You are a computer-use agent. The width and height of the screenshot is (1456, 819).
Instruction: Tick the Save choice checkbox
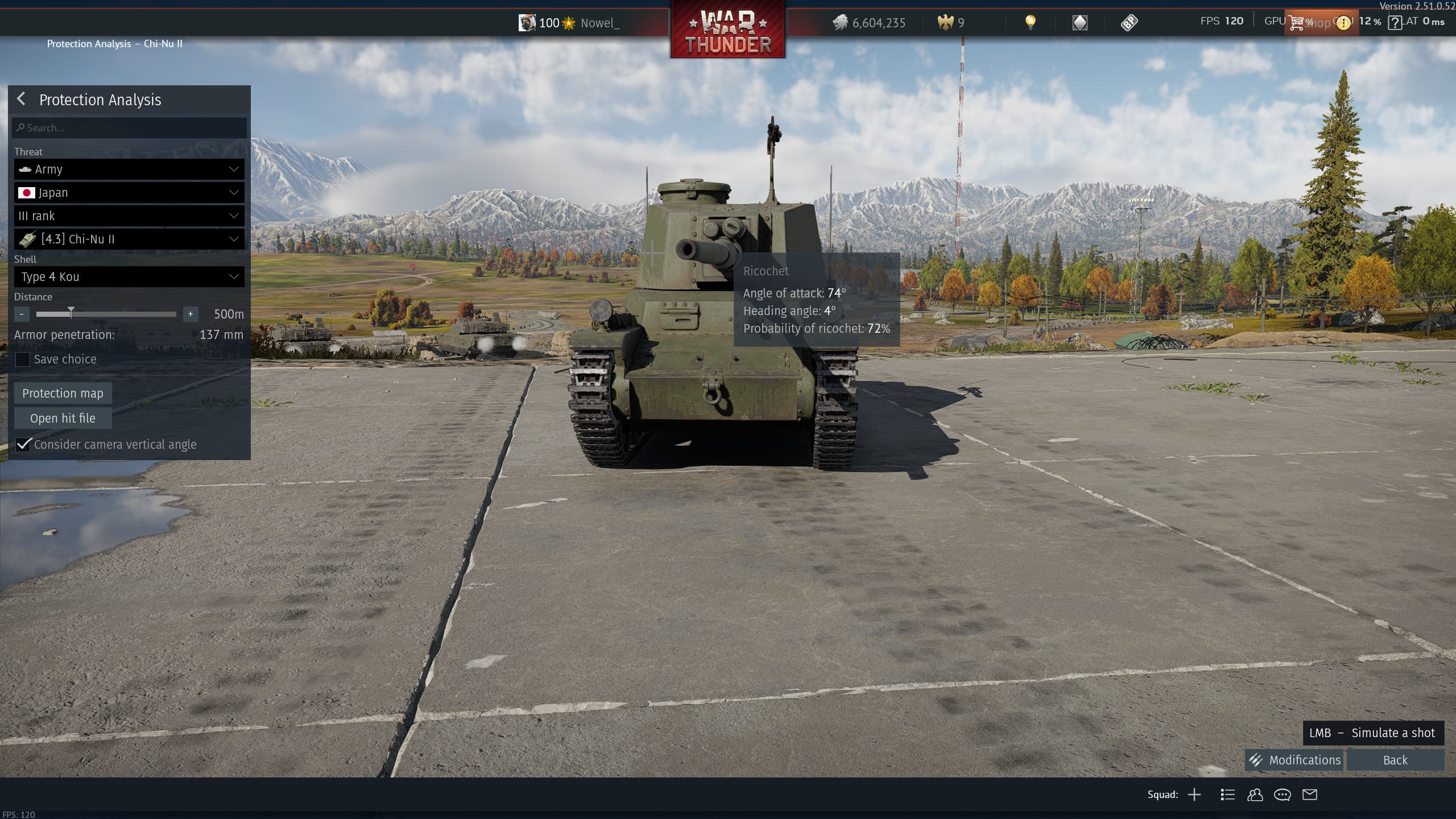[x=23, y=359]
